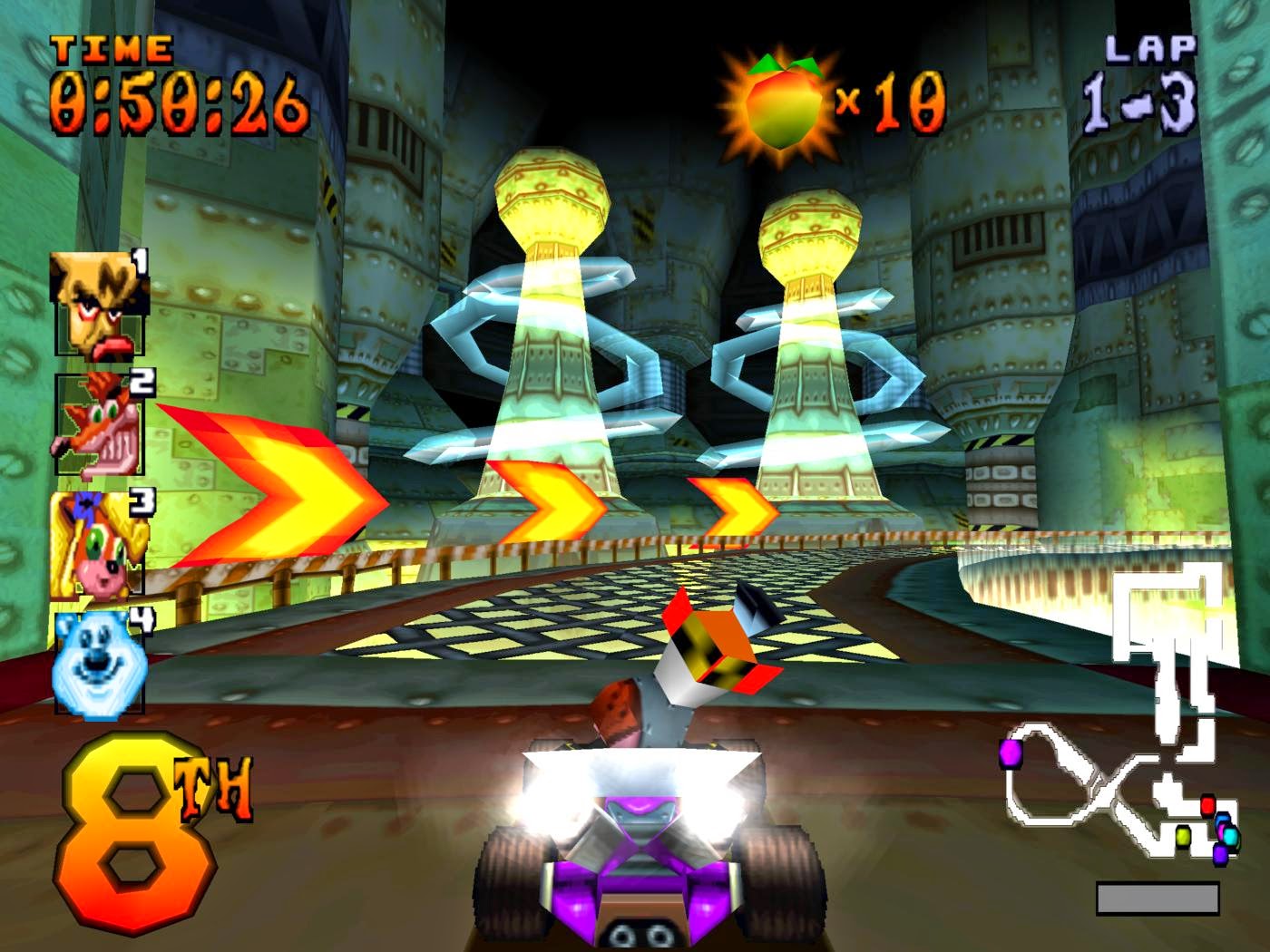The image size is (1270, 952).
Task: Click Coco's racer portrait
Action: point(100,542)
